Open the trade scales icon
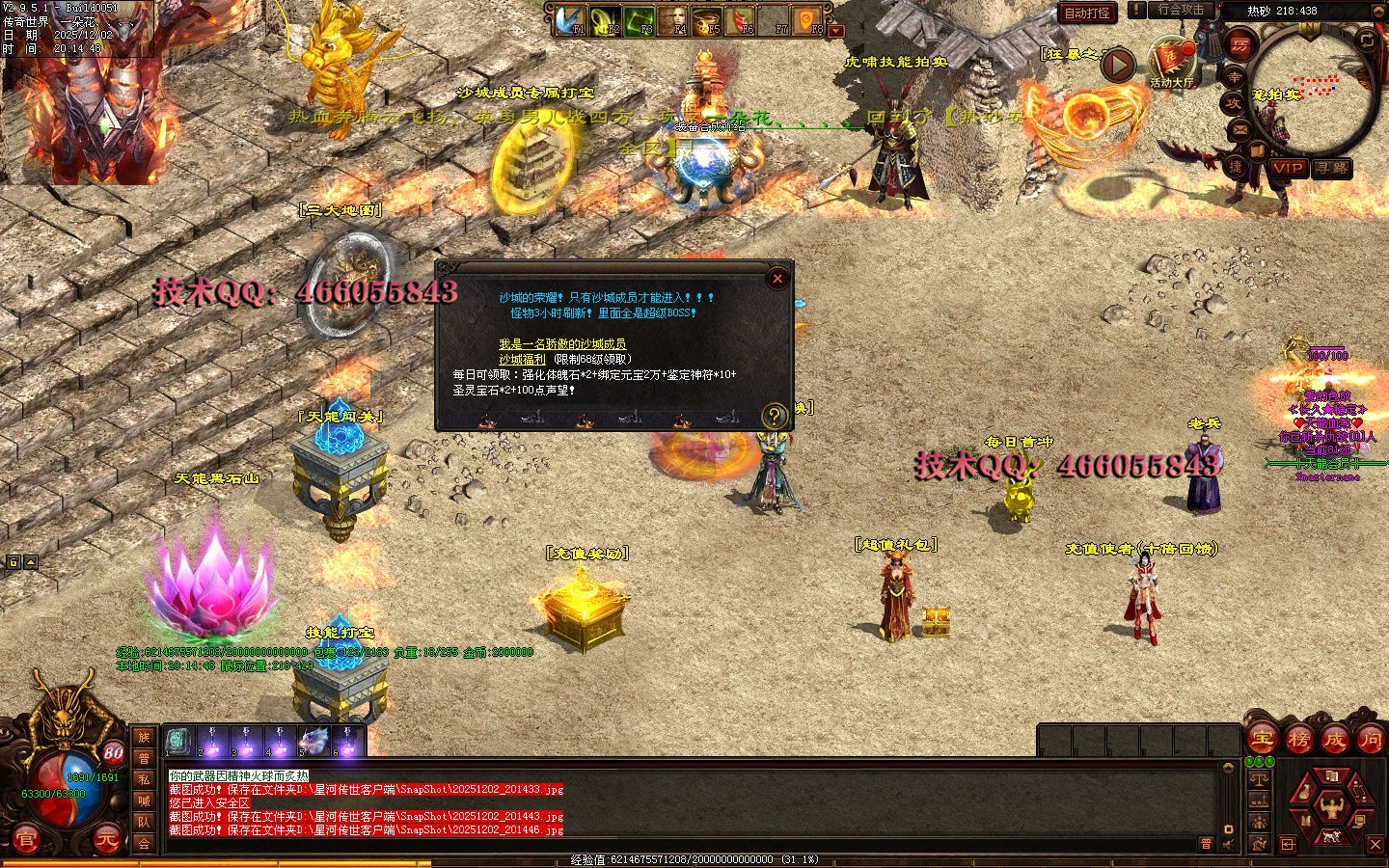 pos(1258,779)
